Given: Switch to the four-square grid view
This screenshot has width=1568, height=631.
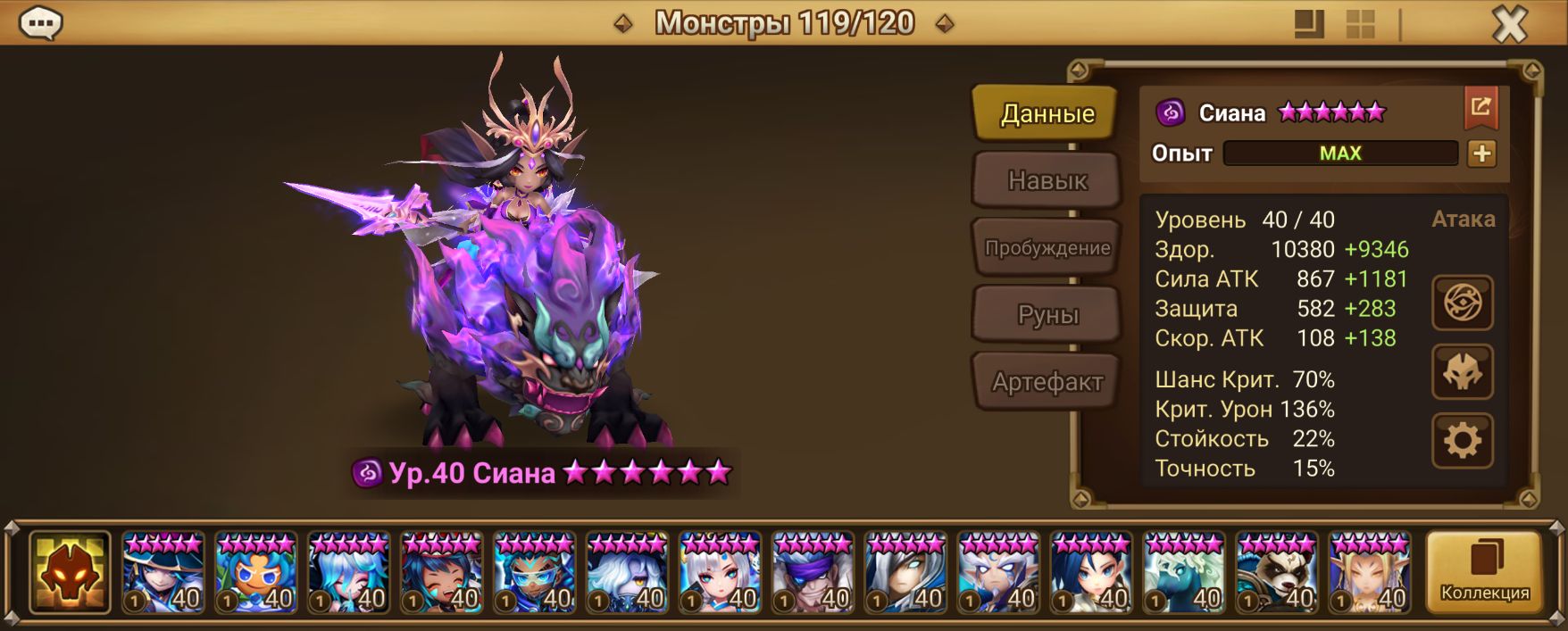Looking at the screenshot, I should [1360, 24].
